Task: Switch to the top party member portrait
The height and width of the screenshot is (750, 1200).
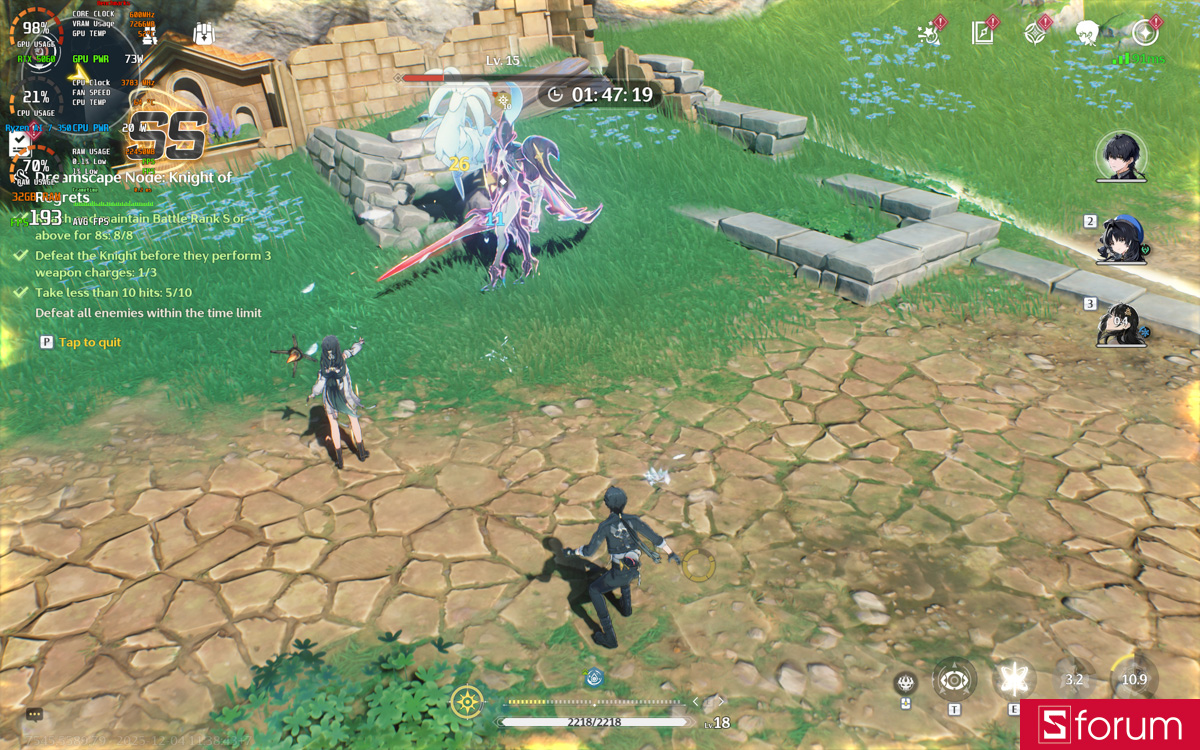Action: click(1120, 156)
